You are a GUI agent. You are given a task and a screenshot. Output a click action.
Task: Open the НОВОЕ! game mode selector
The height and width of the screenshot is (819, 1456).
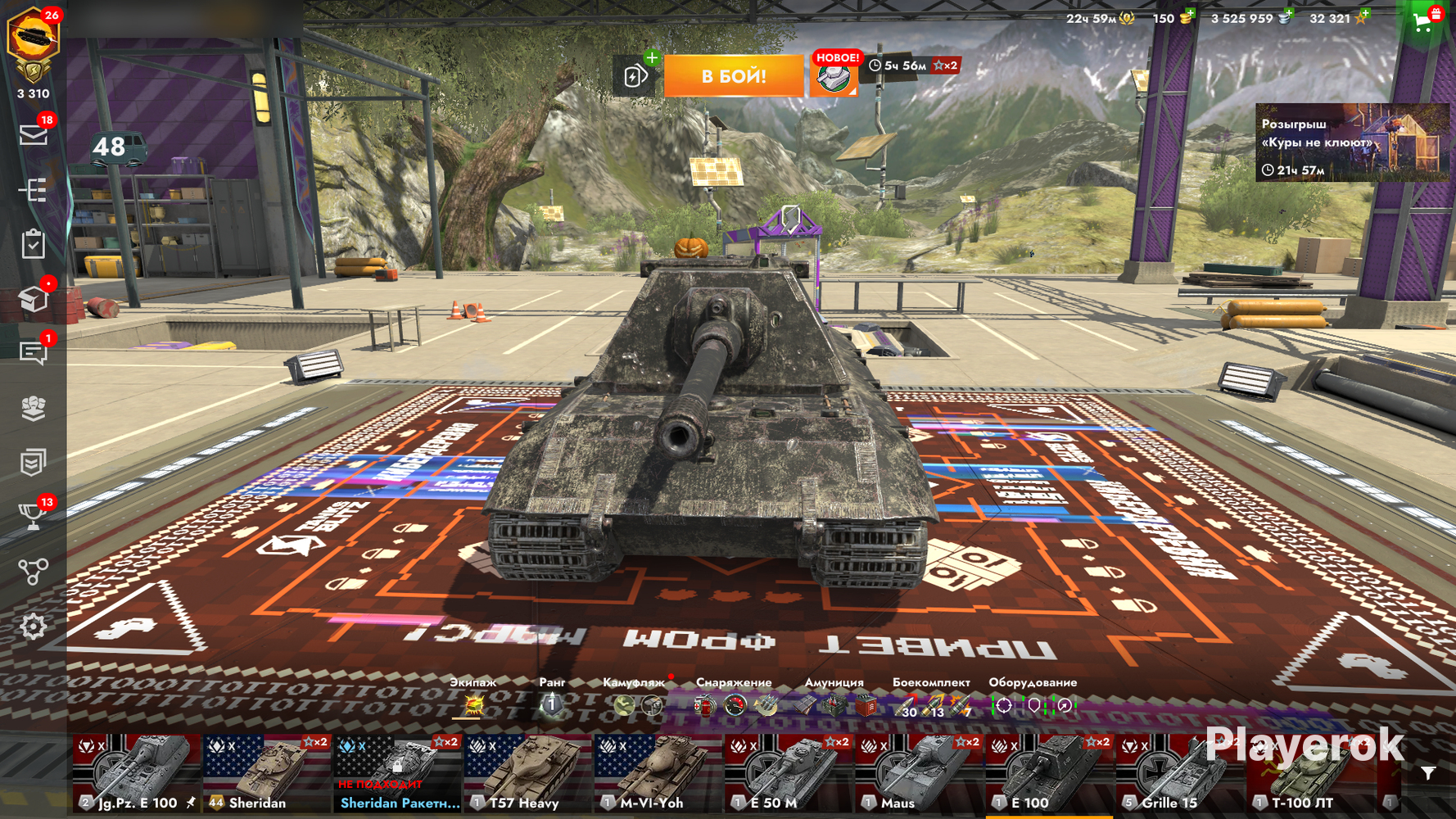click(834, 76)
